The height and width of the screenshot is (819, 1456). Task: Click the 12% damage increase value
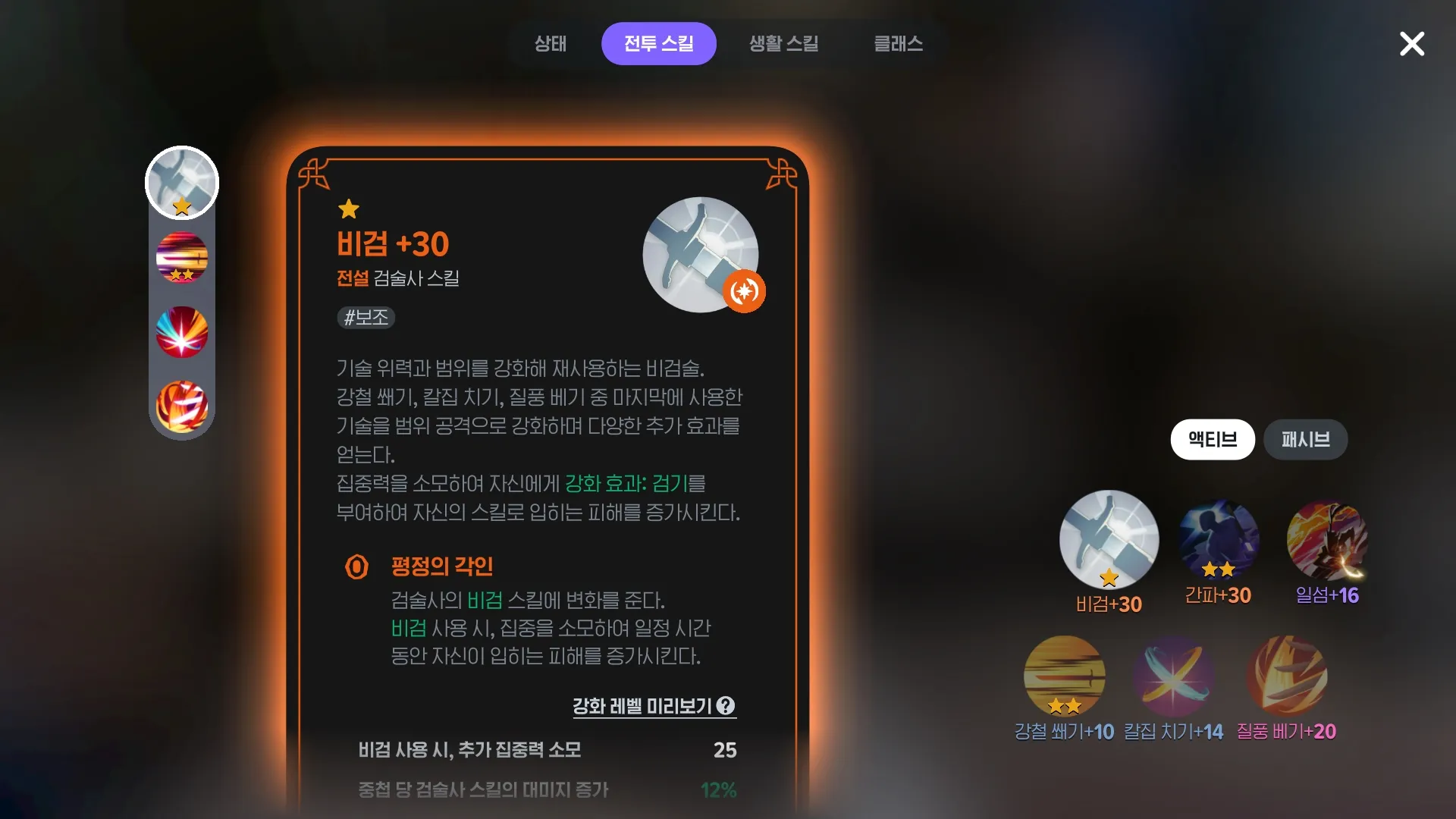pyautogui.click(x=717, y=790)
